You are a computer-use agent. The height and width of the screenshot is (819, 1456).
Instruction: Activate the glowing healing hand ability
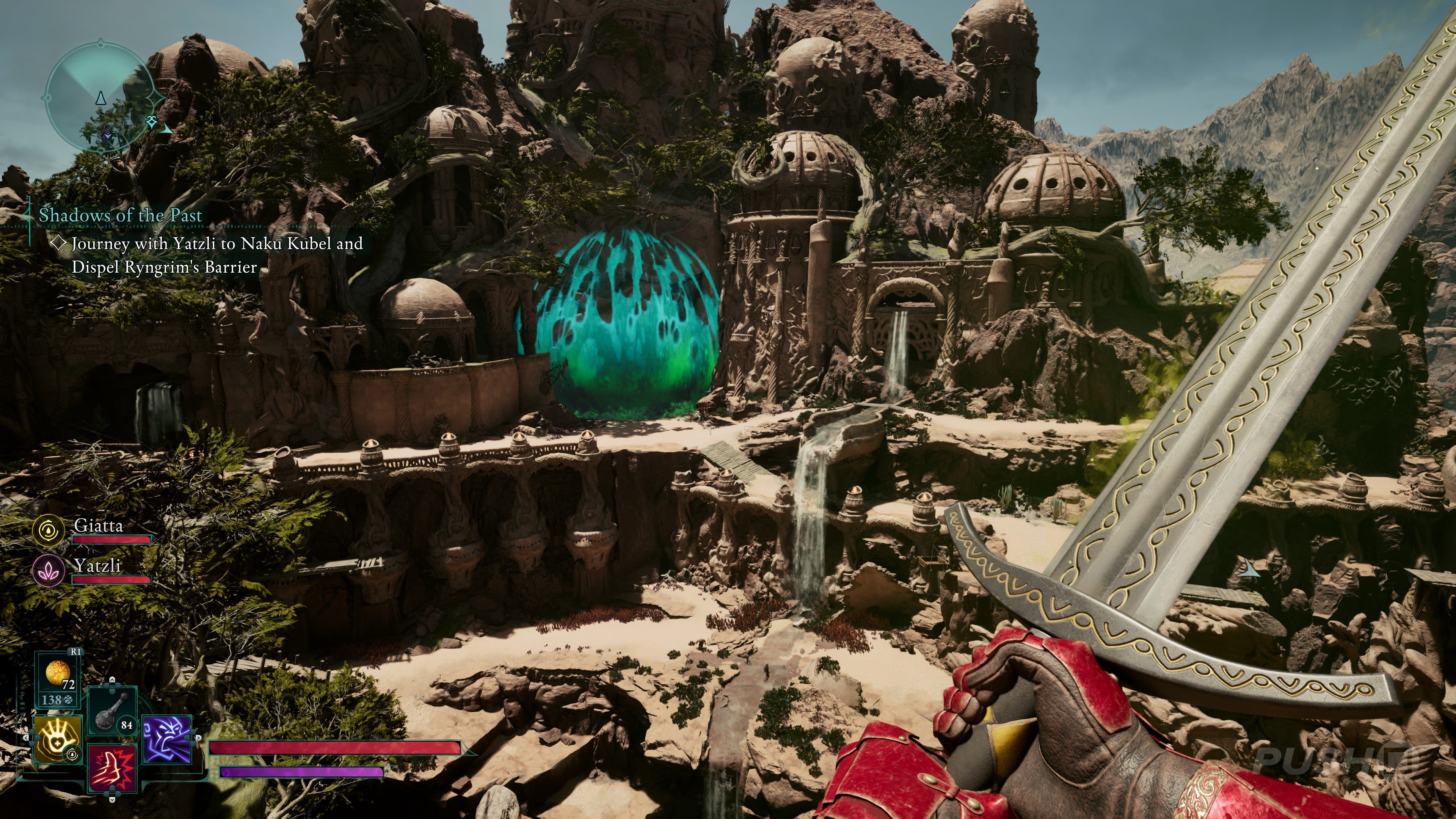(58, 739)
